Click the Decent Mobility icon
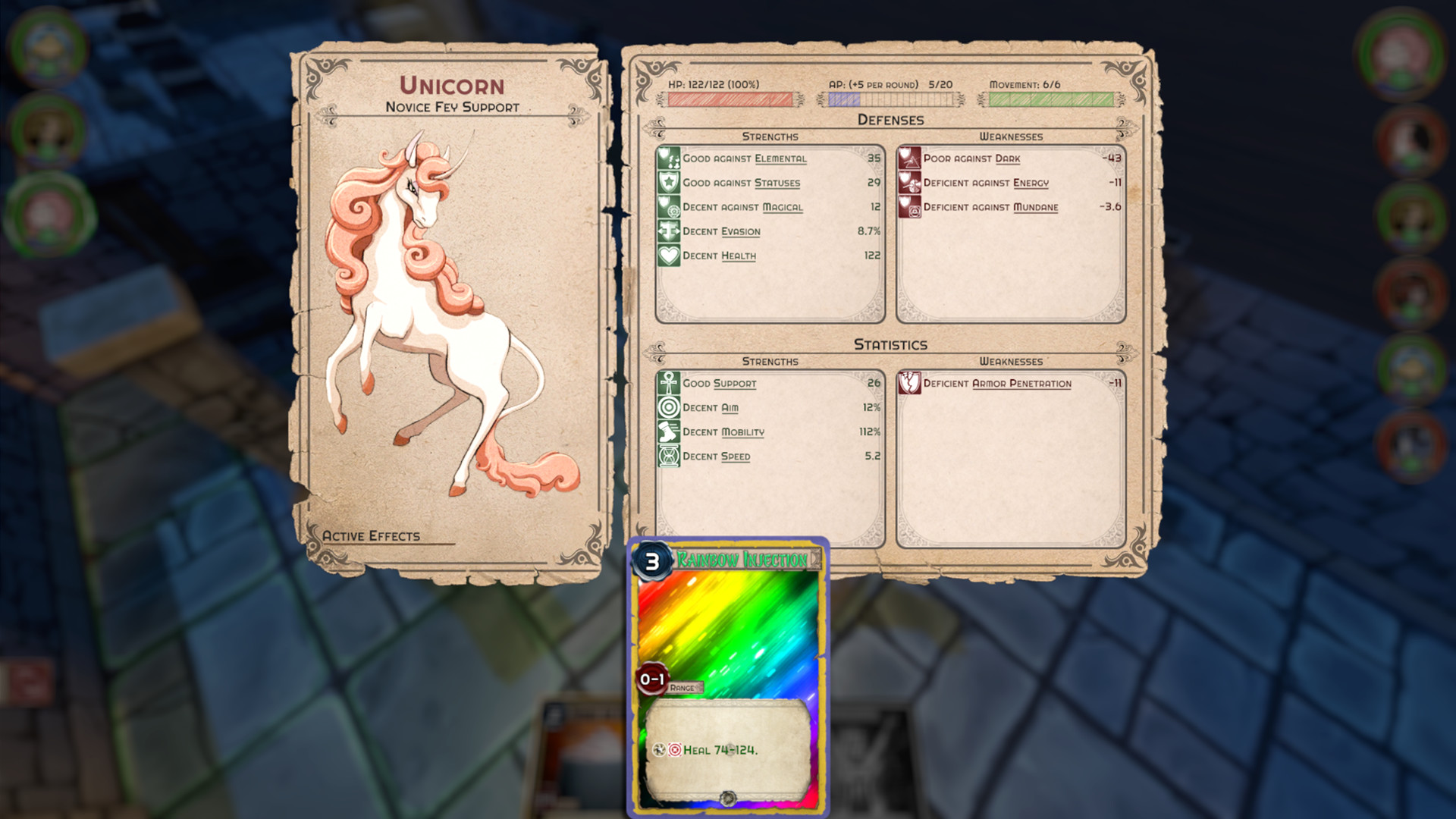Image resolution: width=1456 pixels, height=819 pixels. pos(668,432)
